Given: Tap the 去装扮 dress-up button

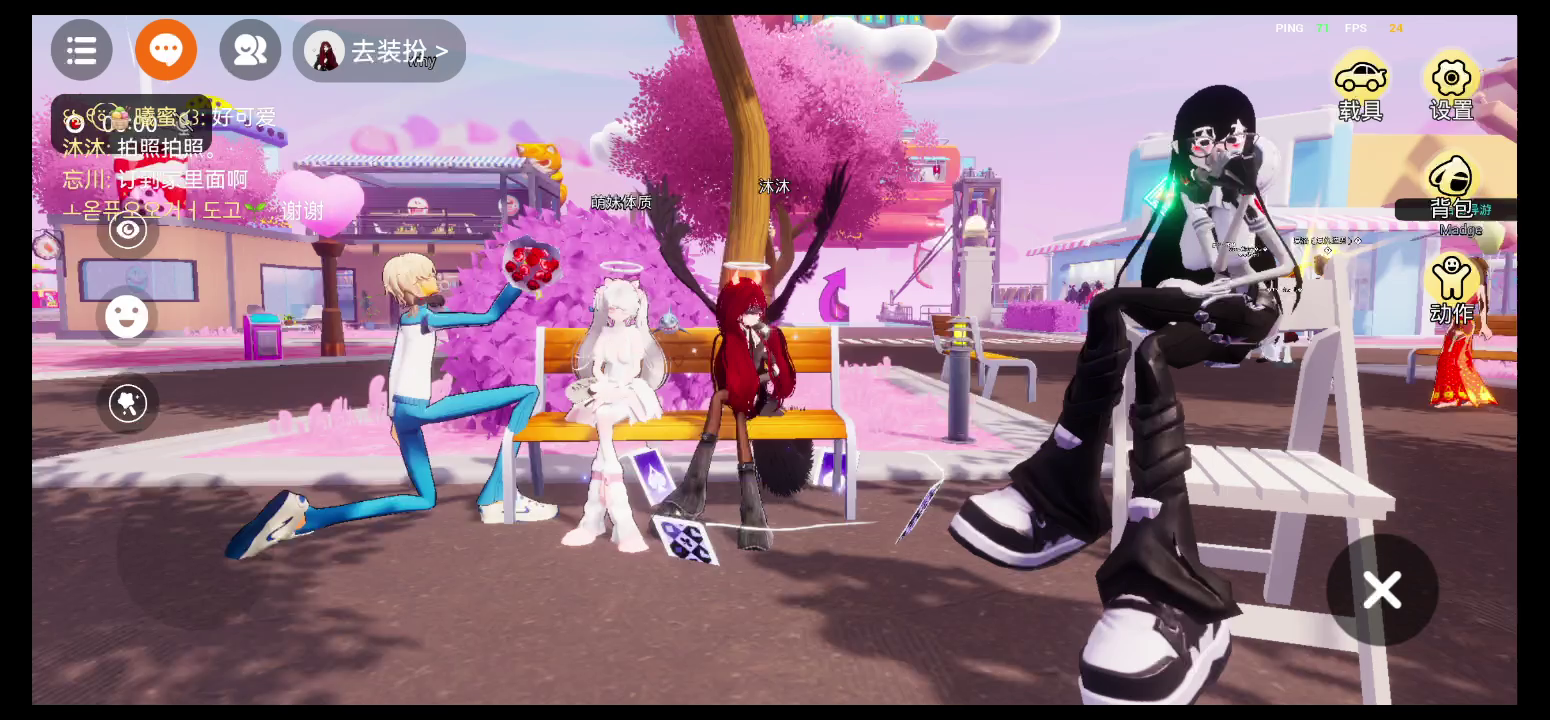Looking at the screenshot, I should [380, 51].
